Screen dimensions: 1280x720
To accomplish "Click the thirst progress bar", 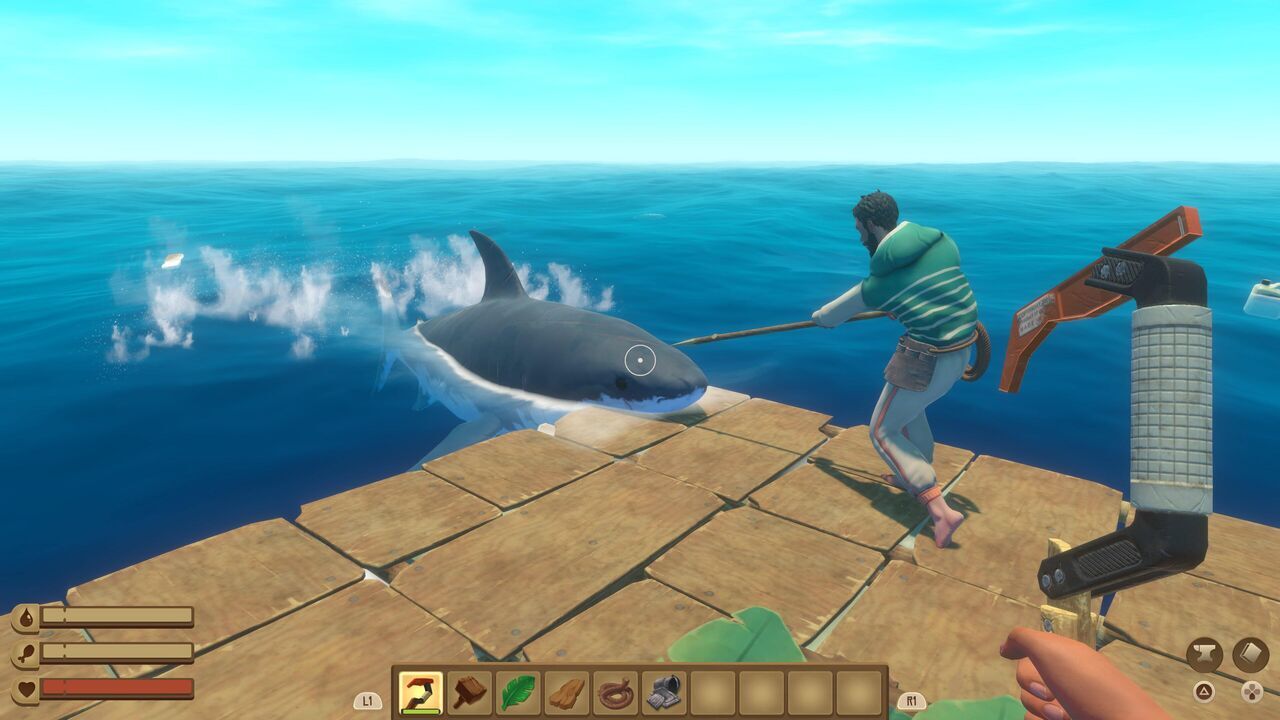I will [x=117, y=614].
